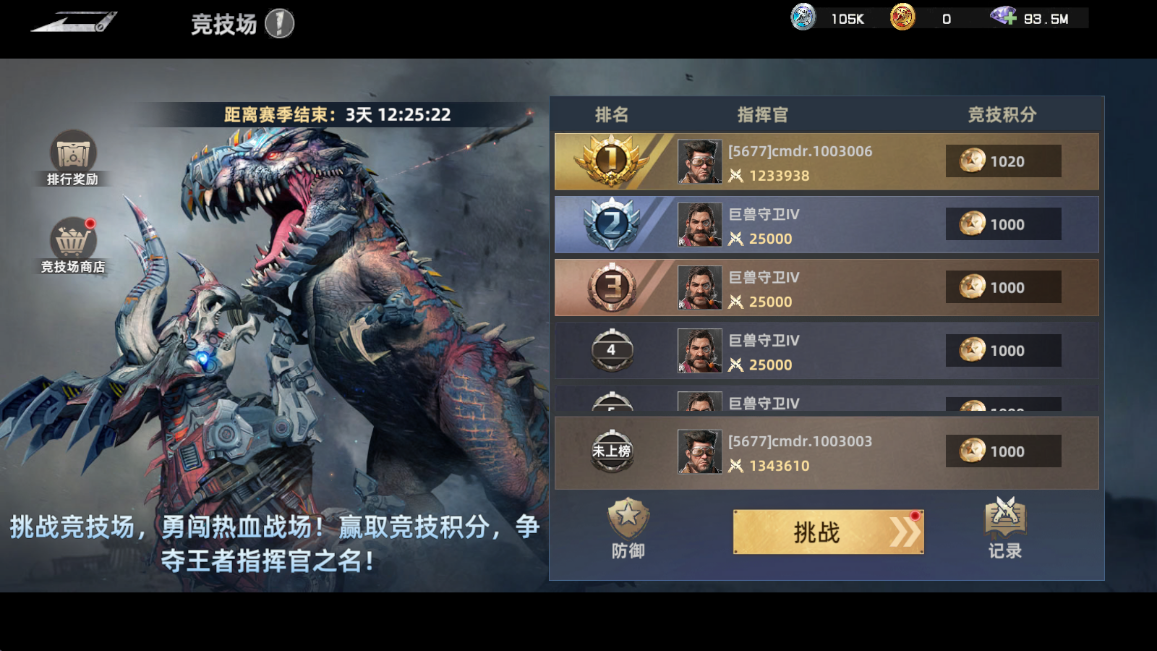Open the 防御 defense setup
1157x651 pixels.
point(628,529)
